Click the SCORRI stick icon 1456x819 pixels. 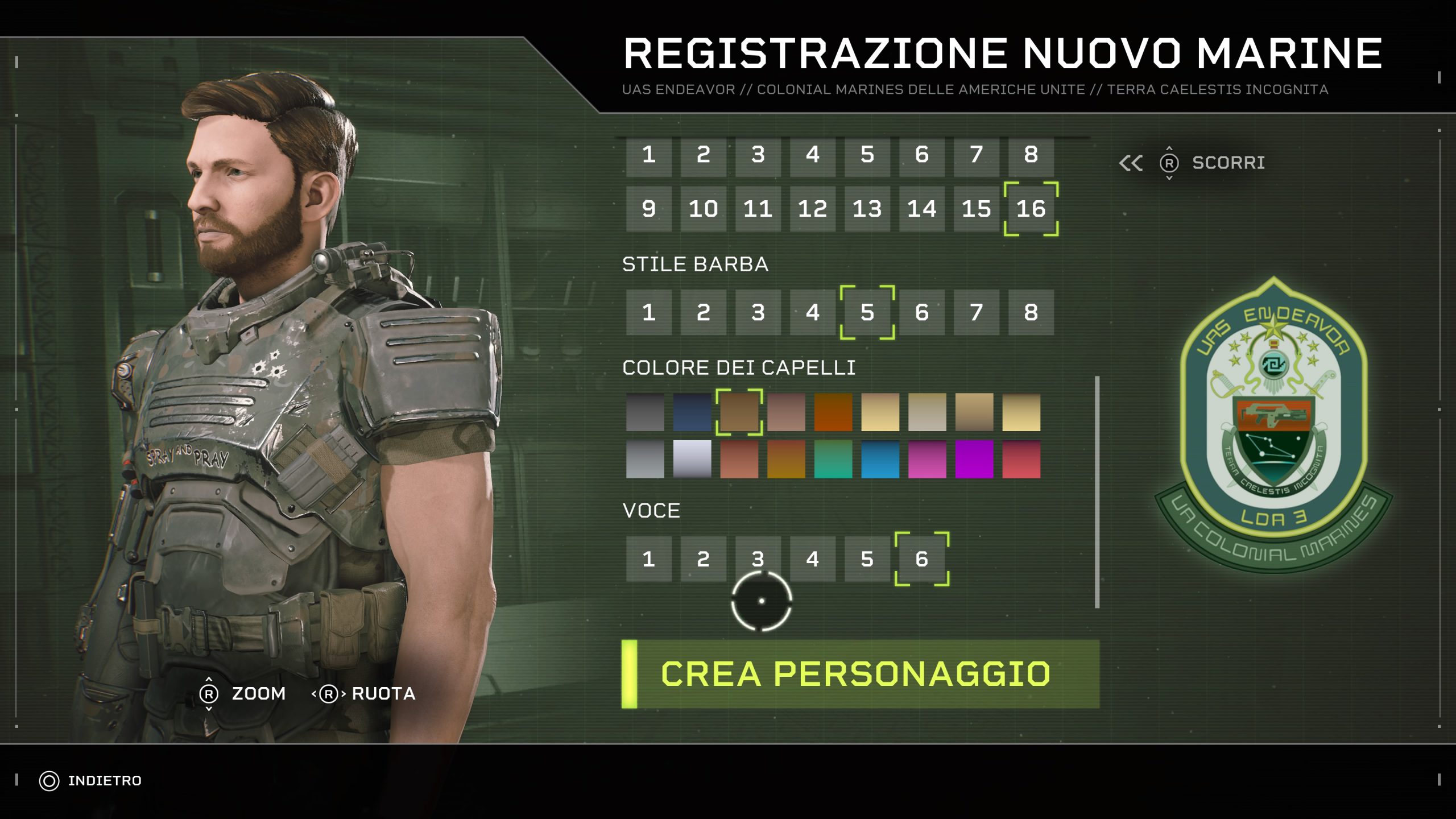pos(1169,164)
